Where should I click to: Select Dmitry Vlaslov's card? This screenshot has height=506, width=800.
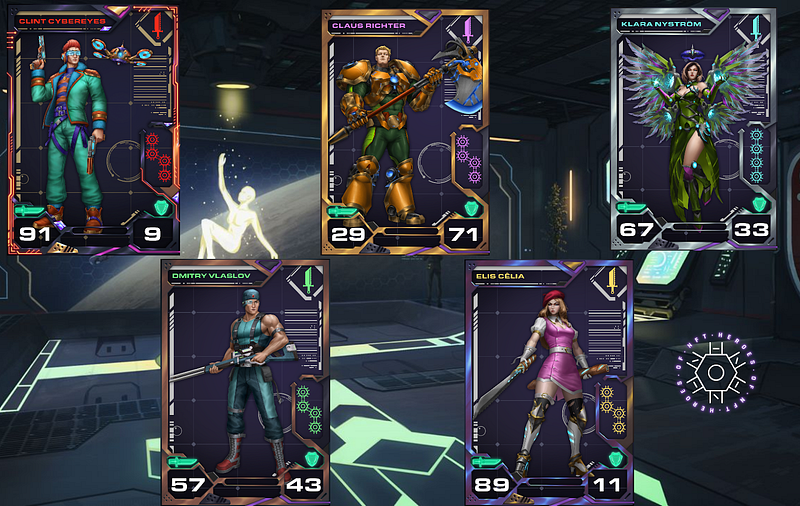(244, 381)
